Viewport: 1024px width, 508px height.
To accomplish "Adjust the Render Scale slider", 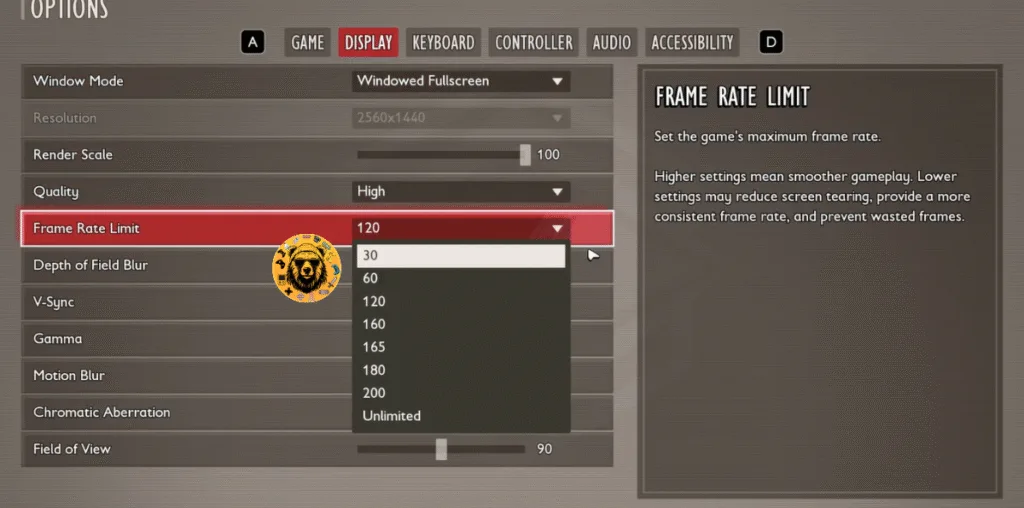I will click(x=525, y=155).
